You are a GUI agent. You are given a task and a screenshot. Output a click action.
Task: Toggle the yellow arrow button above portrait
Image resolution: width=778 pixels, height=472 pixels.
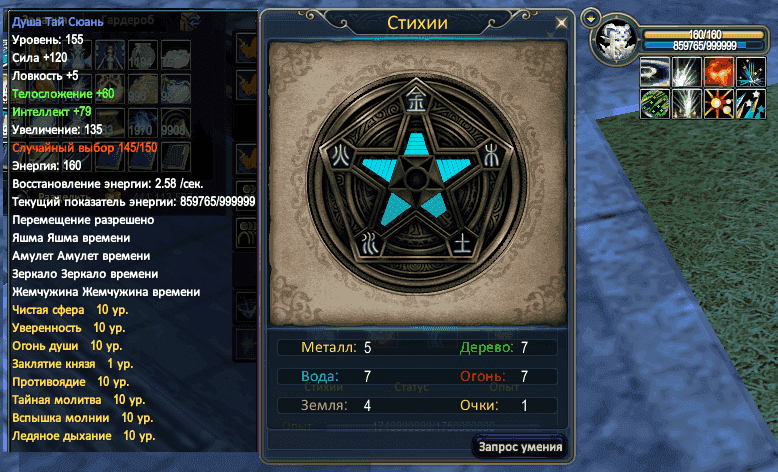590,17
